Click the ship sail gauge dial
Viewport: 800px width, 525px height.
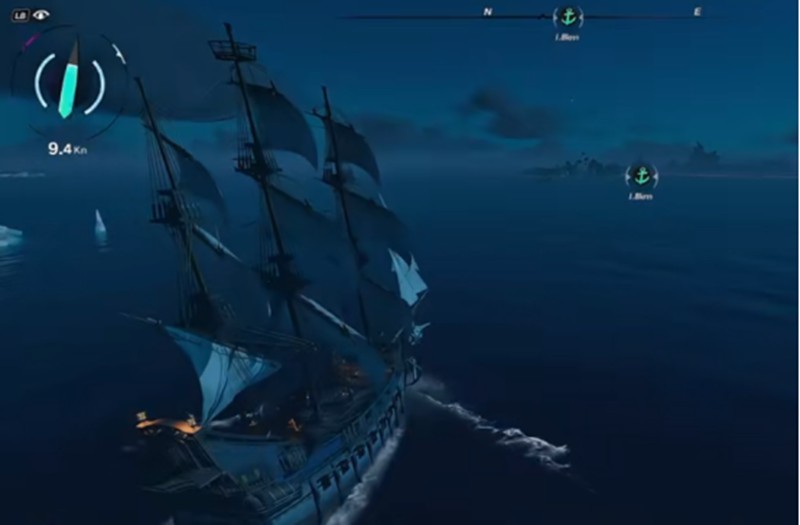pyautogui.click(x=69, y=86)
